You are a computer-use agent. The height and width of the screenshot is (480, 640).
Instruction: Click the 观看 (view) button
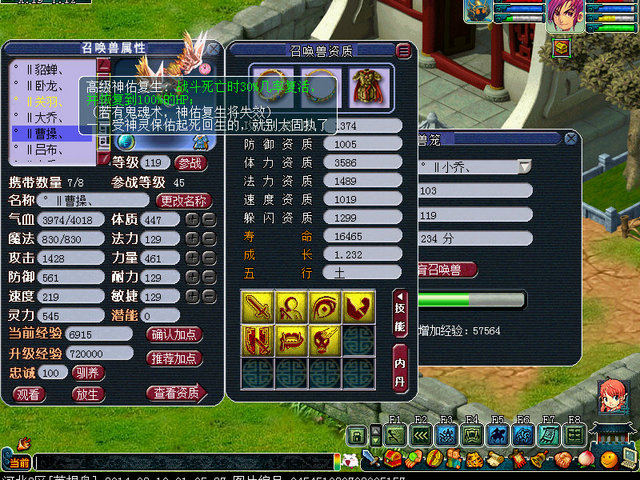pos(28,394)
